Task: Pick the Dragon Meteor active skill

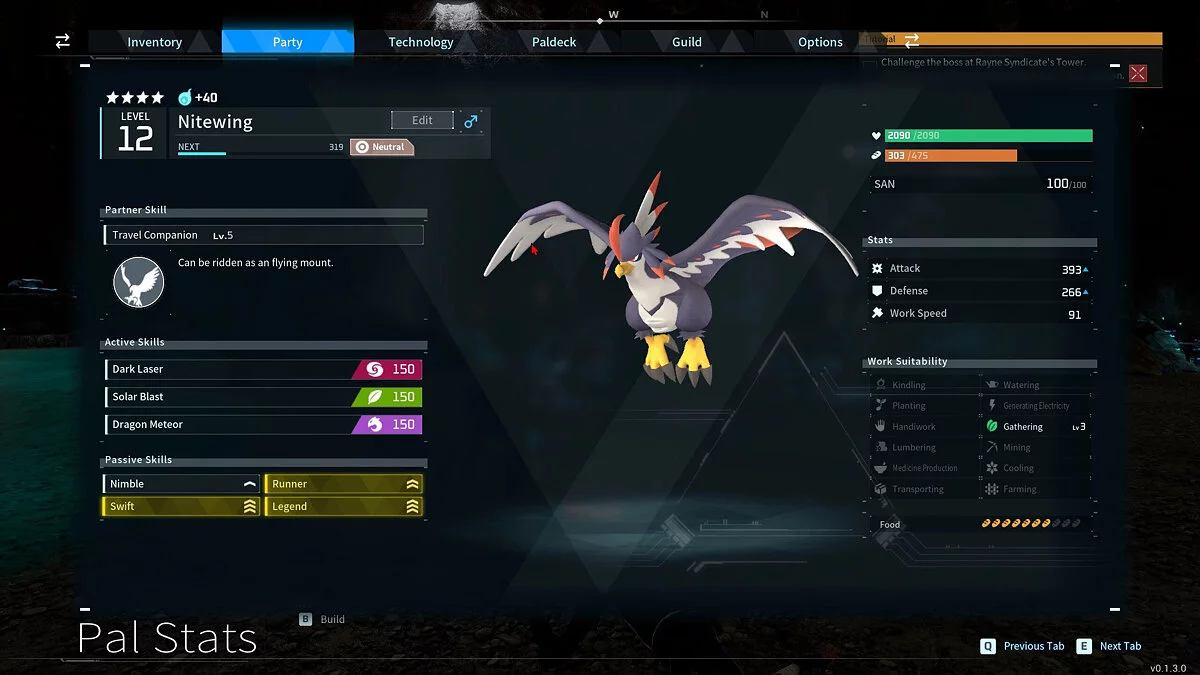Action: [263, 424]
